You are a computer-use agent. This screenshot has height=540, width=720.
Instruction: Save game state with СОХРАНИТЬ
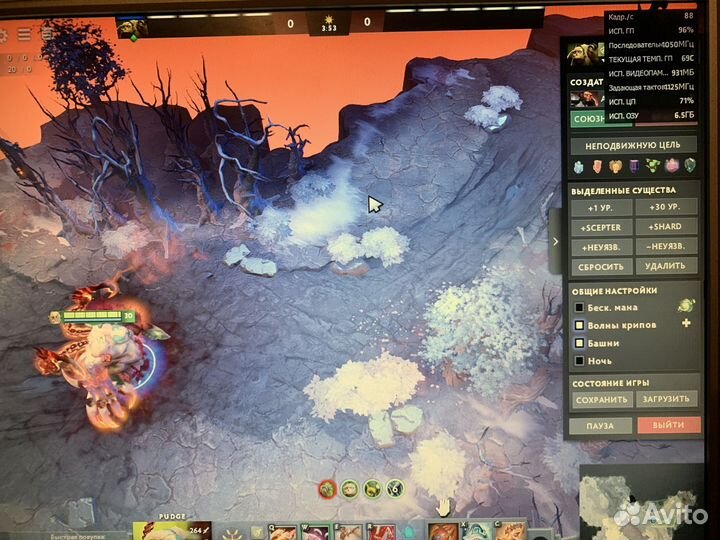[601, 399]
